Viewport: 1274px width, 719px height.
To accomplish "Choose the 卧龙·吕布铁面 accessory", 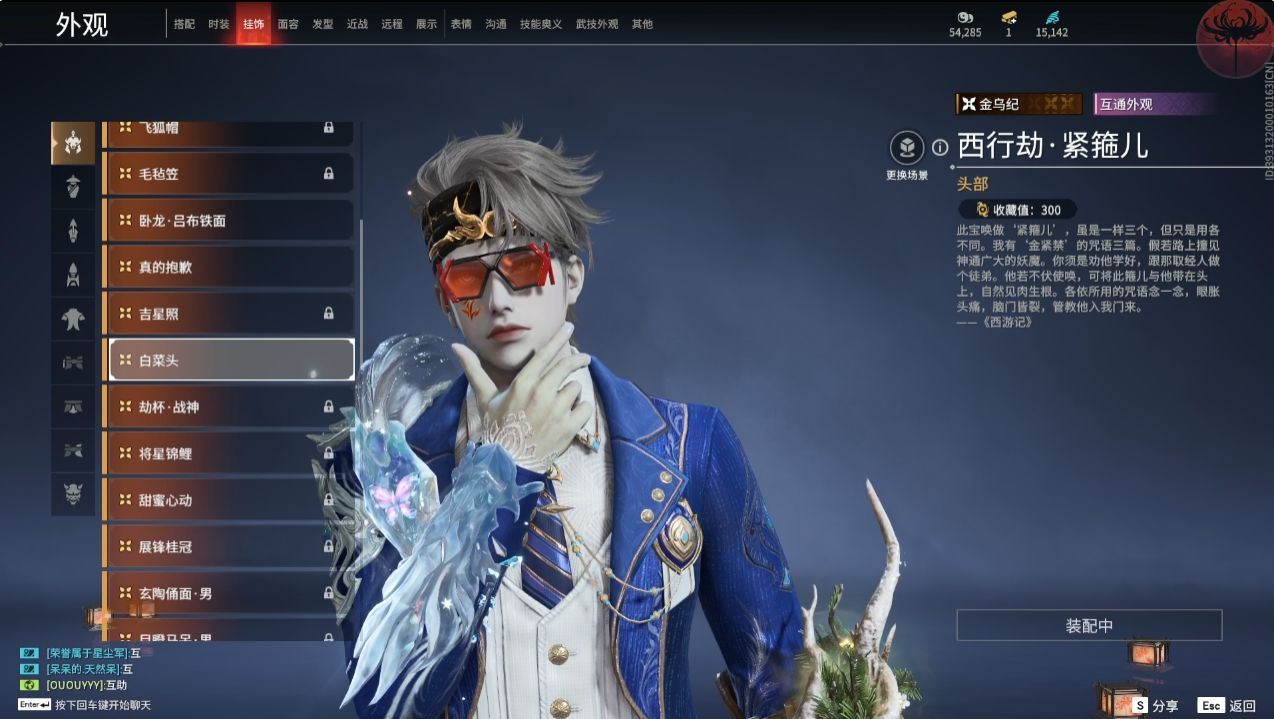I will tap(228, 221).
